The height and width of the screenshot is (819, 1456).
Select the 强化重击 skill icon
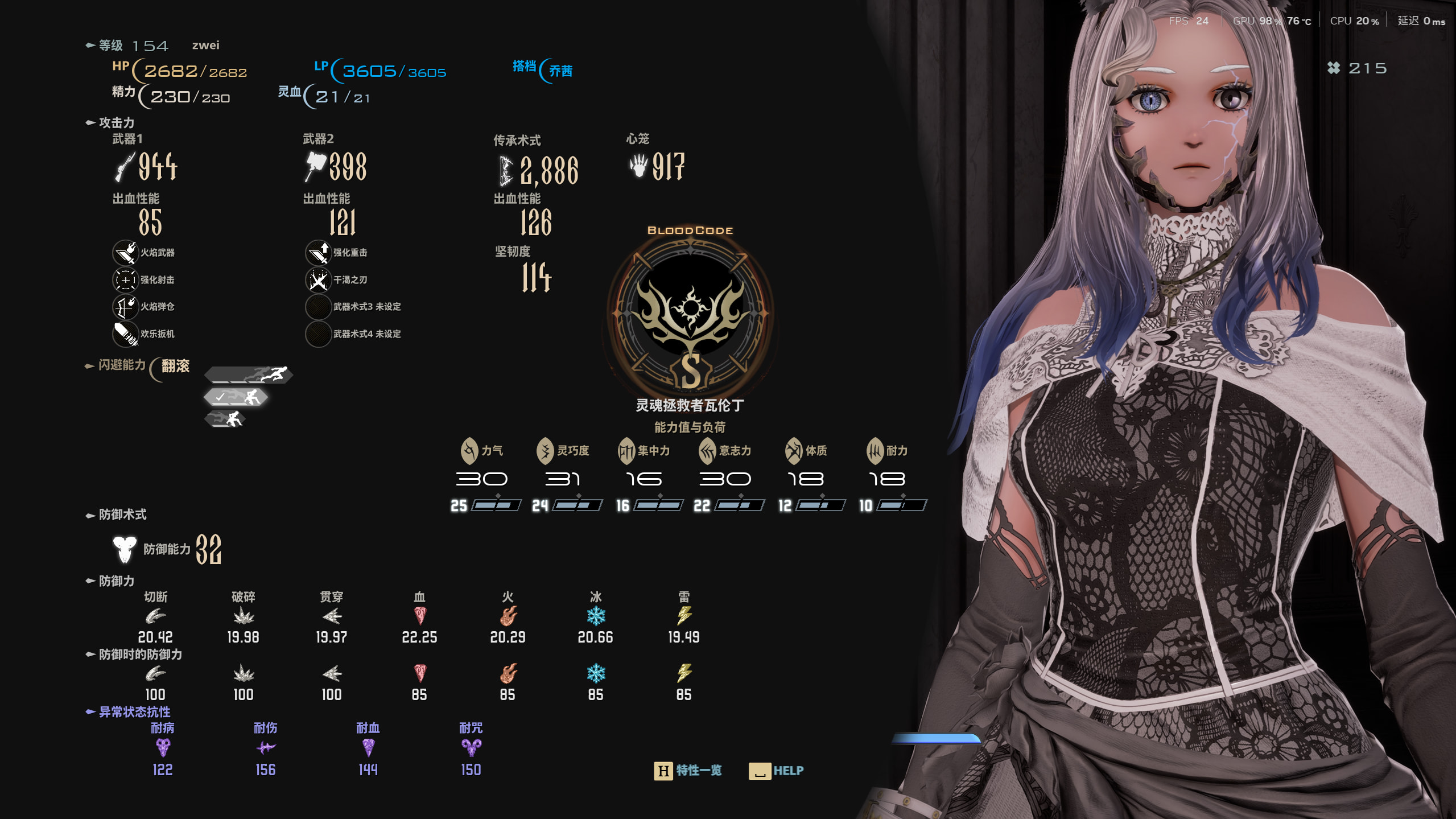pyautogui.click(x=318, y=252)
